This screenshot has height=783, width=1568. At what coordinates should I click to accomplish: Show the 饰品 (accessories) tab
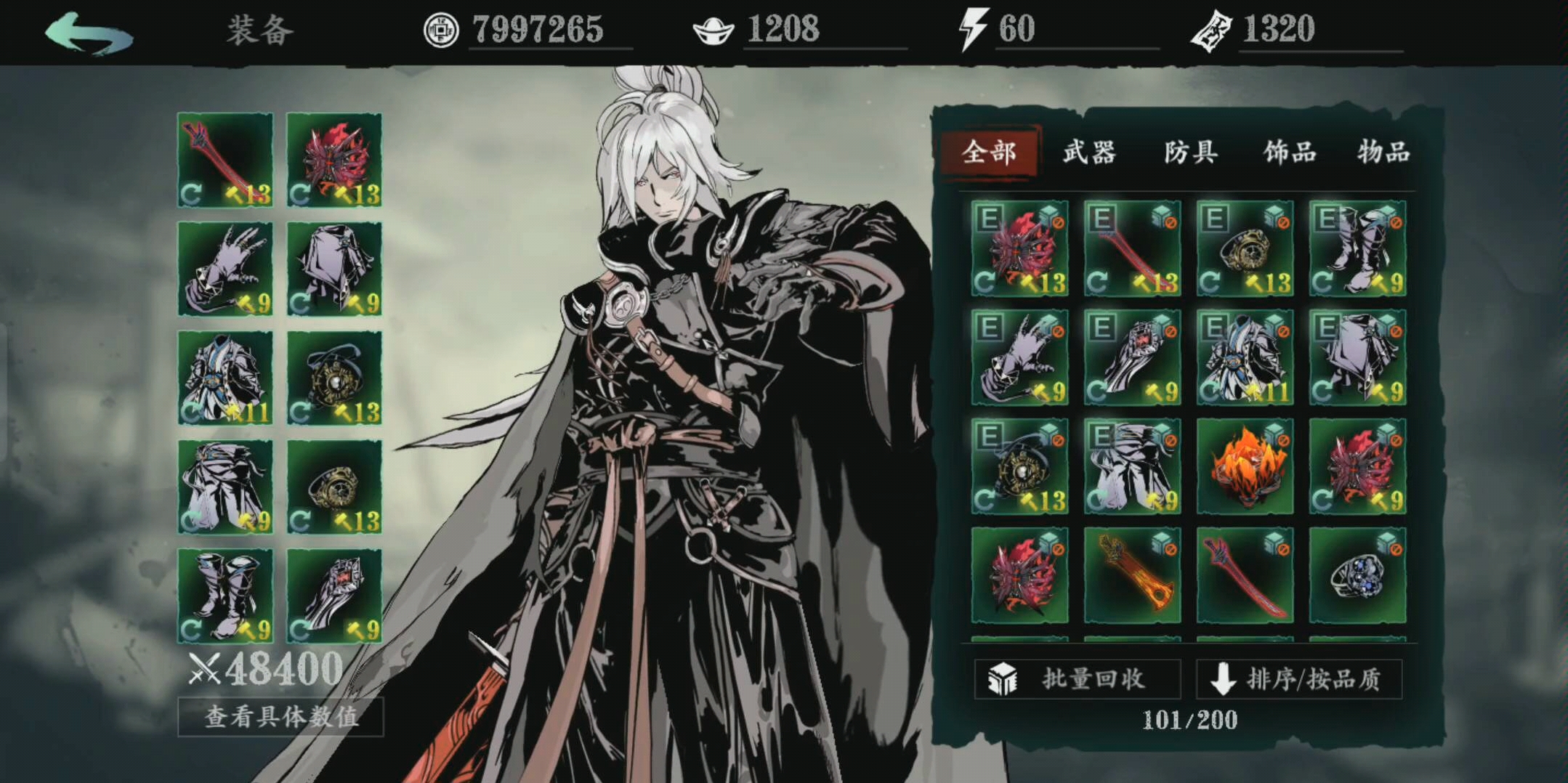pos(1290,153)
